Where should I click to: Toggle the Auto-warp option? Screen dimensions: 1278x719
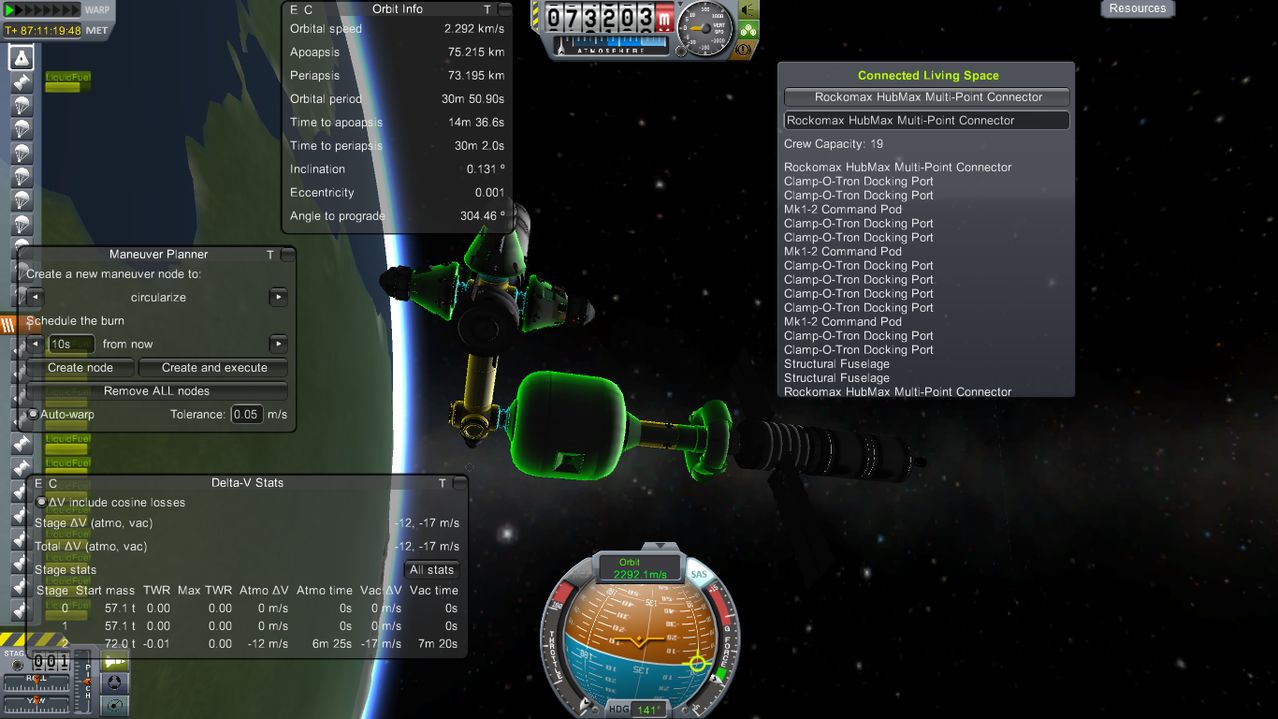pos(34,414)
